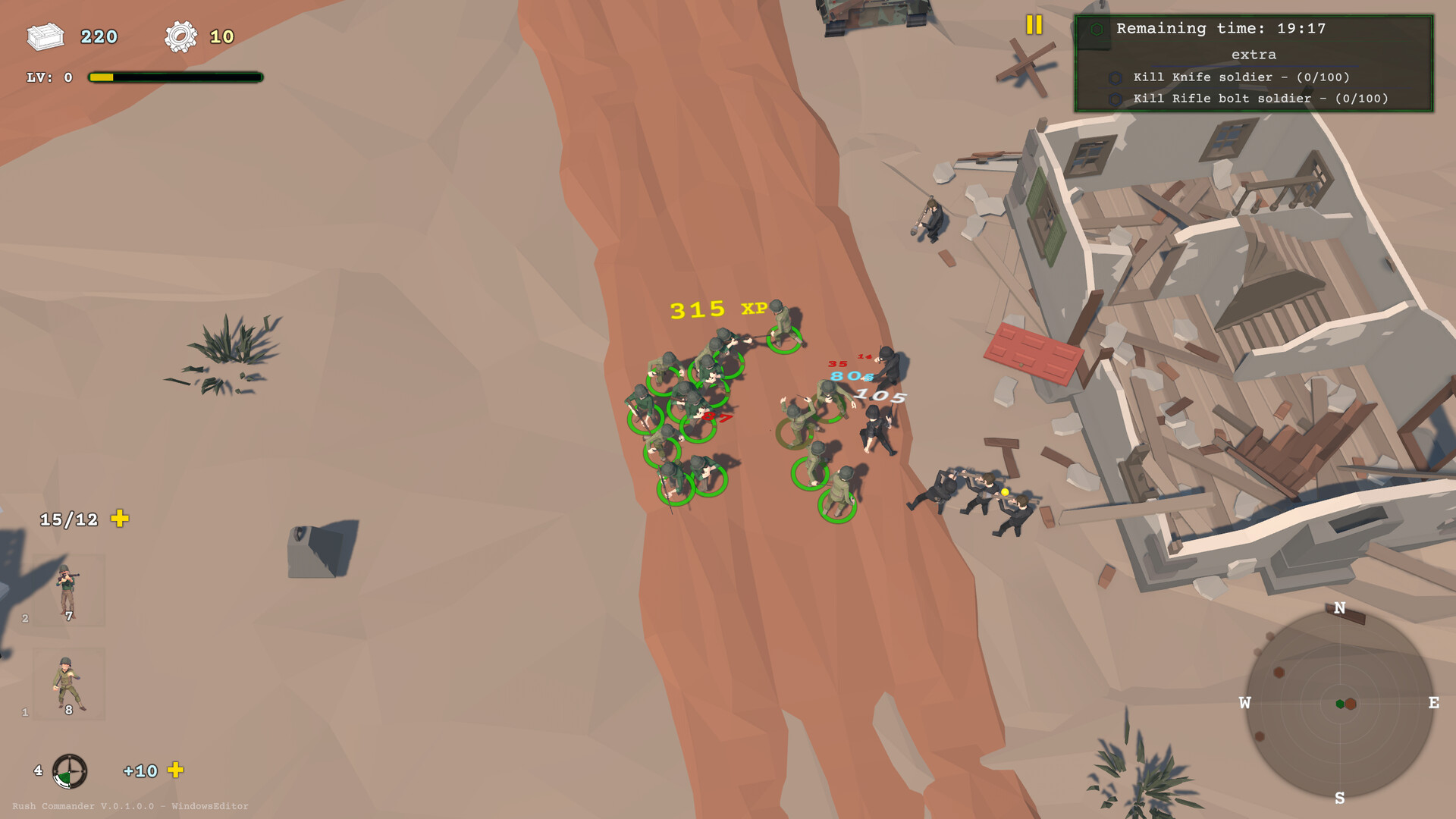Click the supply crate resource icon
Screen dimensions: 1456x819
click(45, 36)
